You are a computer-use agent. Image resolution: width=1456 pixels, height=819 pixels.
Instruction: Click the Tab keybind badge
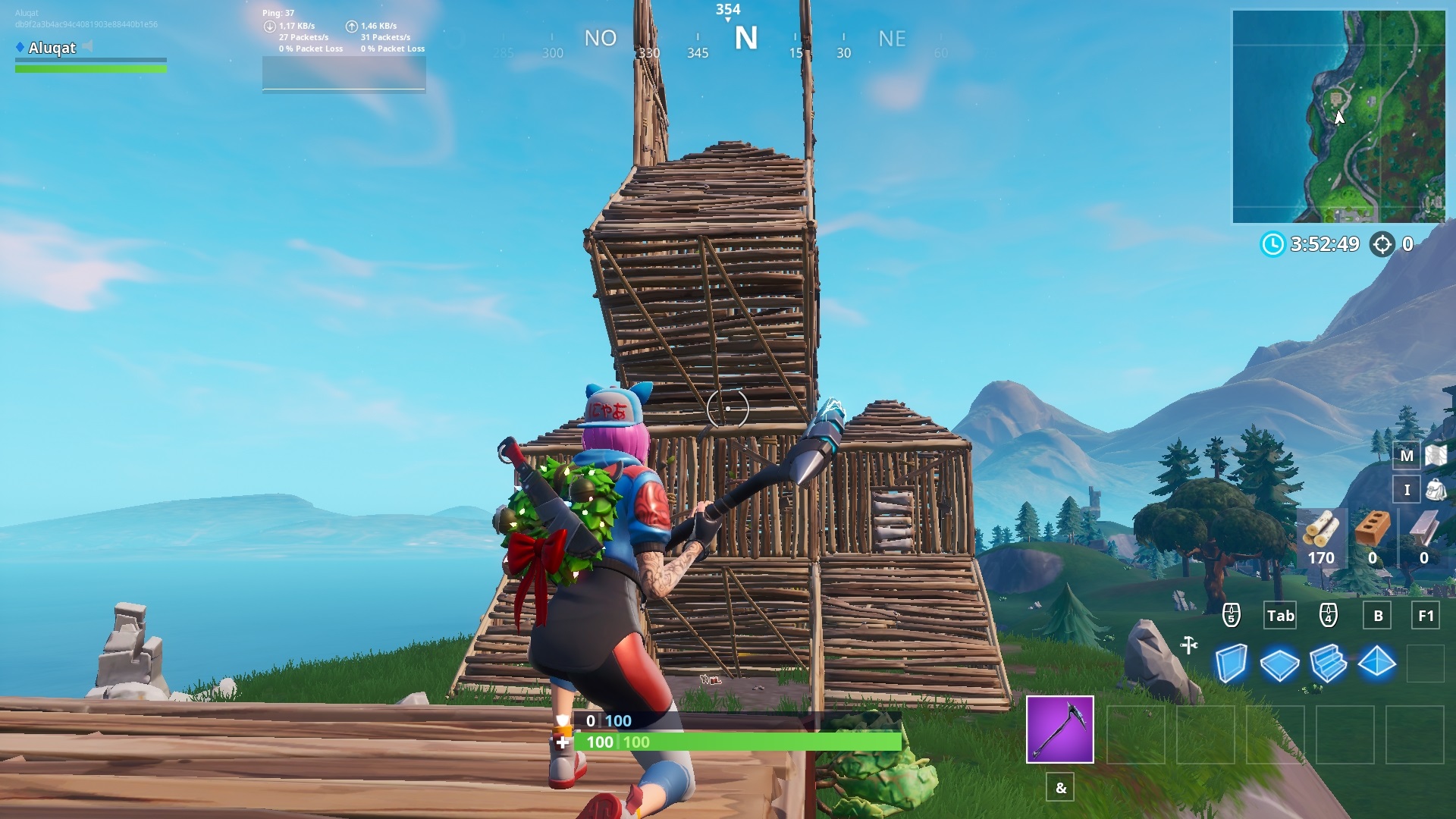pos(1280,616)
